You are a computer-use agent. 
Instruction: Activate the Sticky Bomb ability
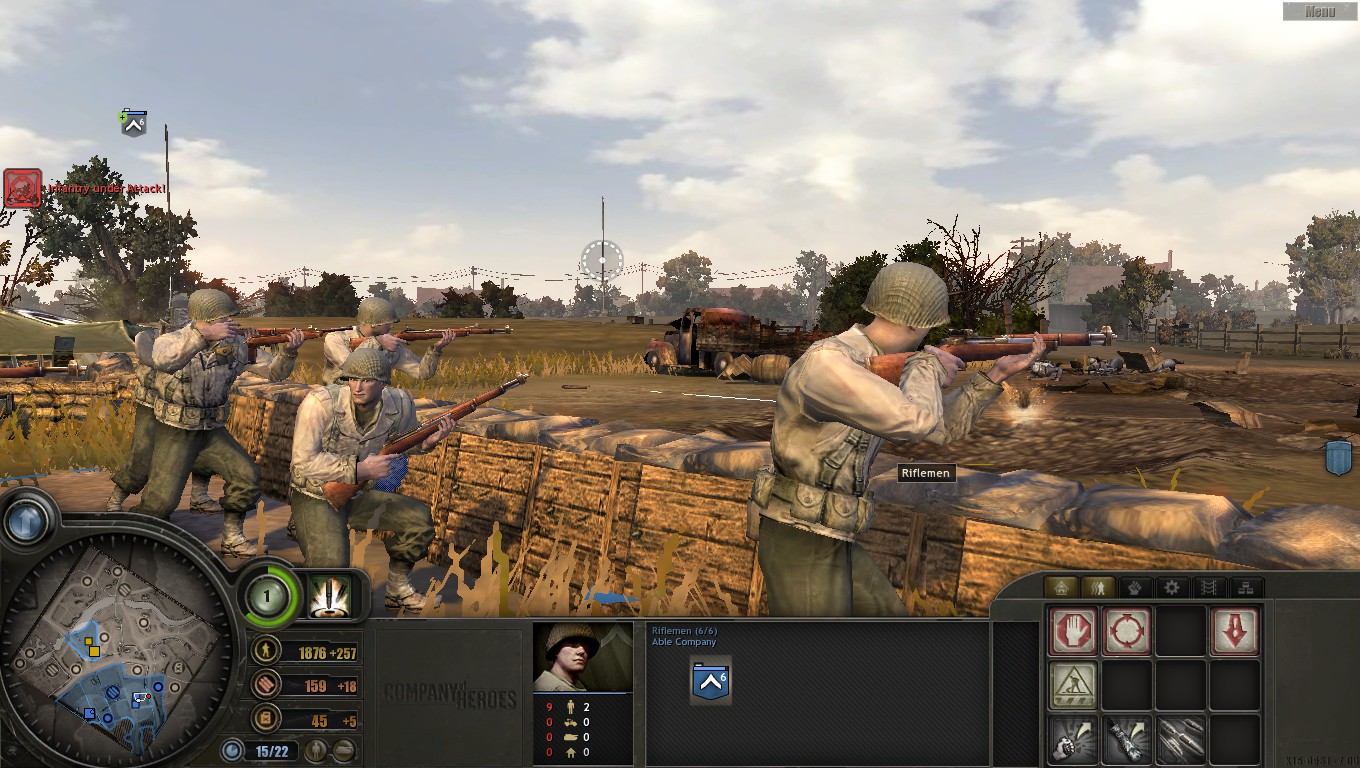click(x=1128, y=738)
